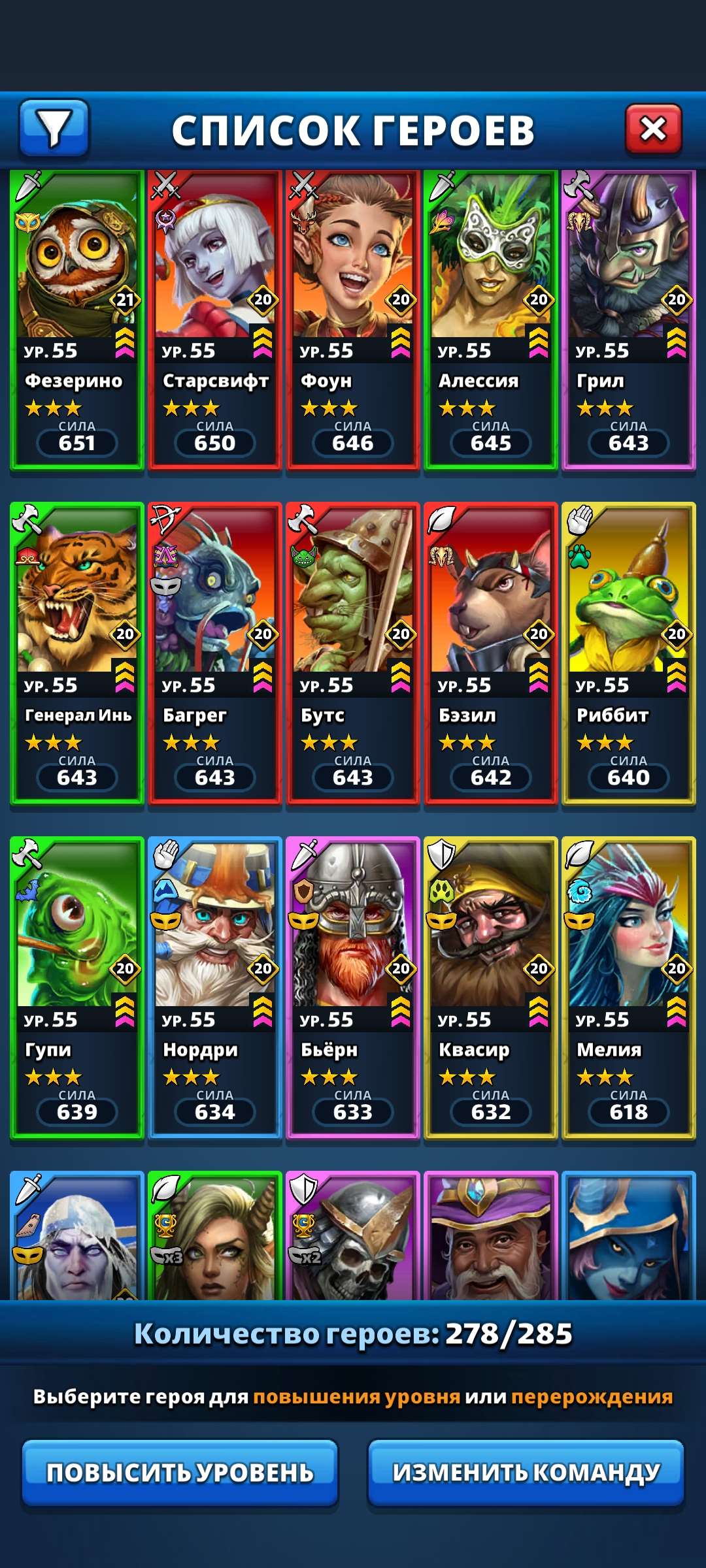Open hero Бутс card
Viewport: 706px width, 1568px height.
tap(353, 653)
